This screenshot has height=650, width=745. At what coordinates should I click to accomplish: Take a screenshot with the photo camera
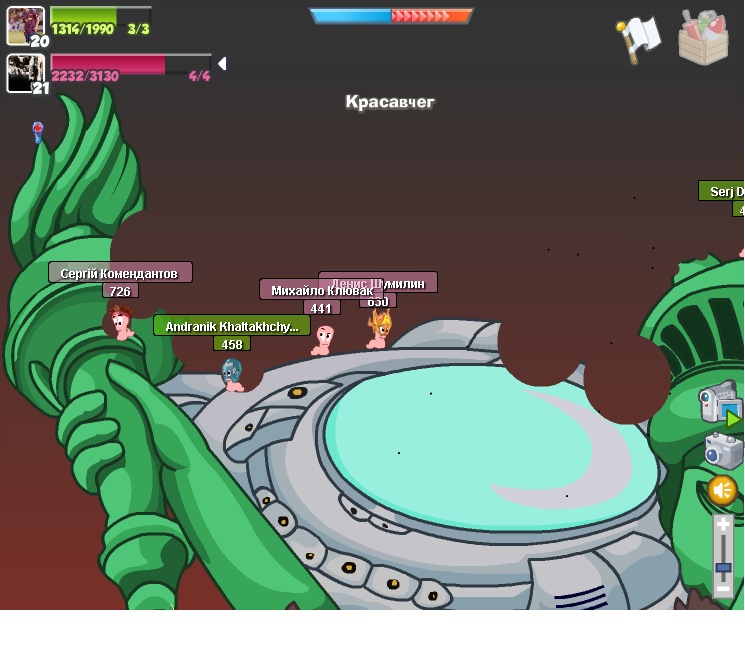point(722,451)
